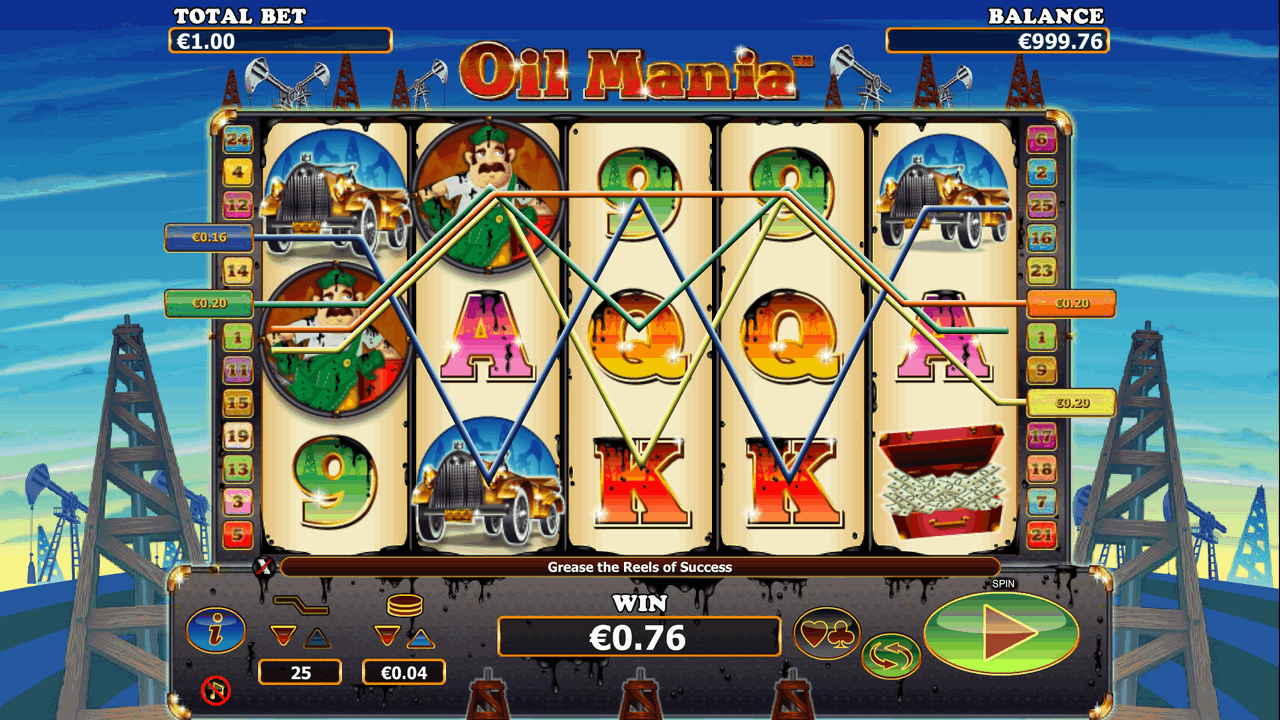Activate autoplay with the circular arrows button

pos(891,657)
